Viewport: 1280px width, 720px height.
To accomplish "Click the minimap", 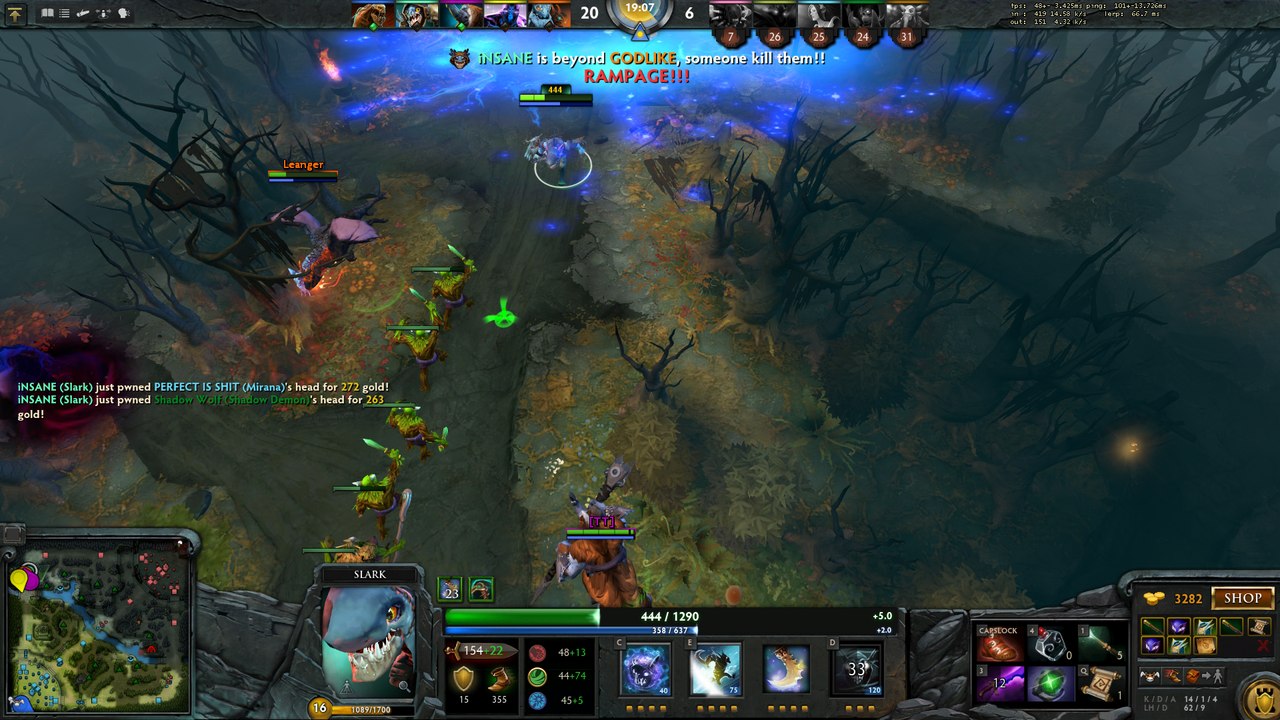I will tap(100, 627).
